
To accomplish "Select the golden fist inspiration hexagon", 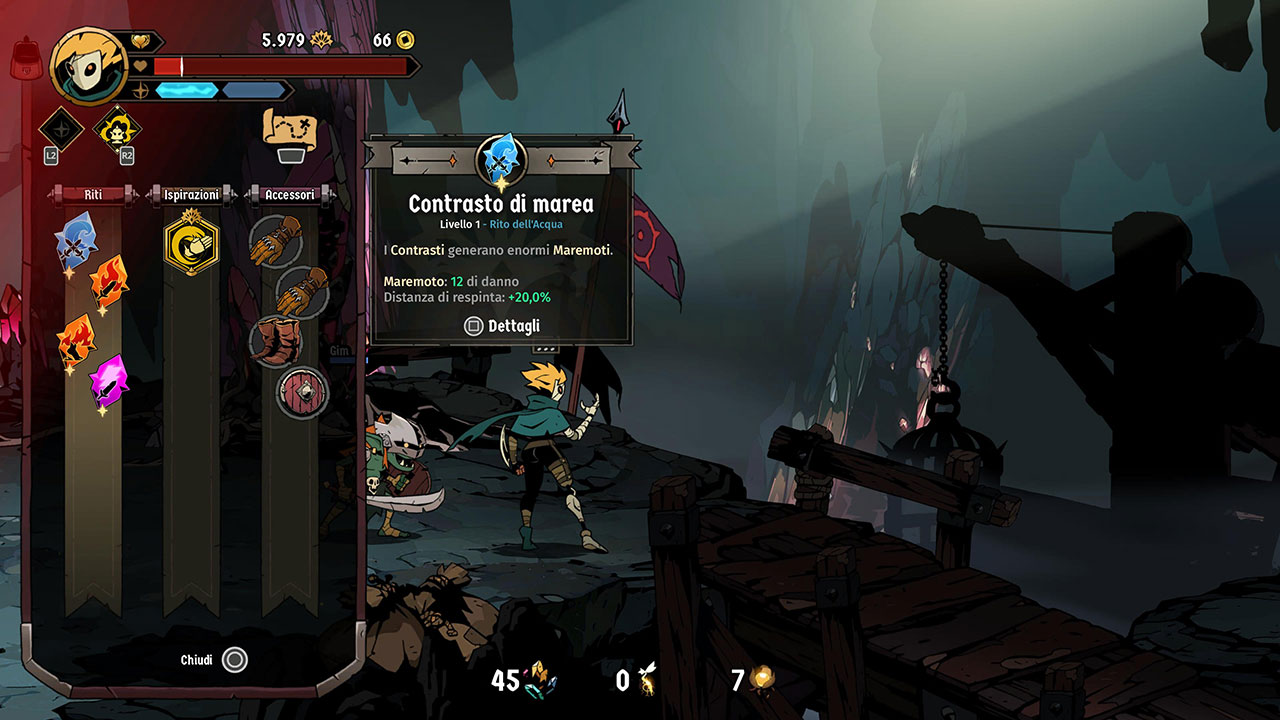I will [x=191, y=241].
